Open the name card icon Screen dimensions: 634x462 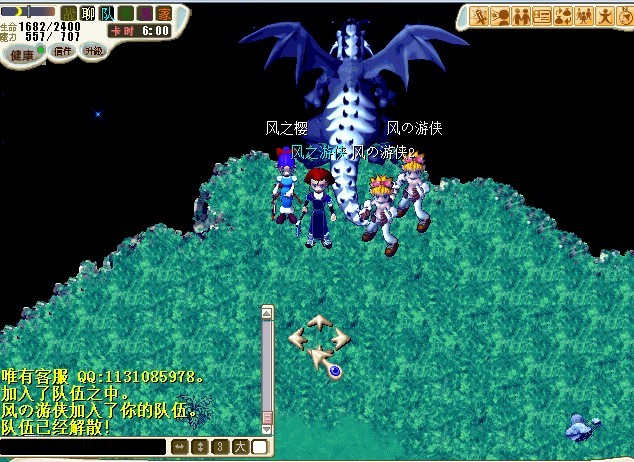pyautogui.click(x=542, y=16)
